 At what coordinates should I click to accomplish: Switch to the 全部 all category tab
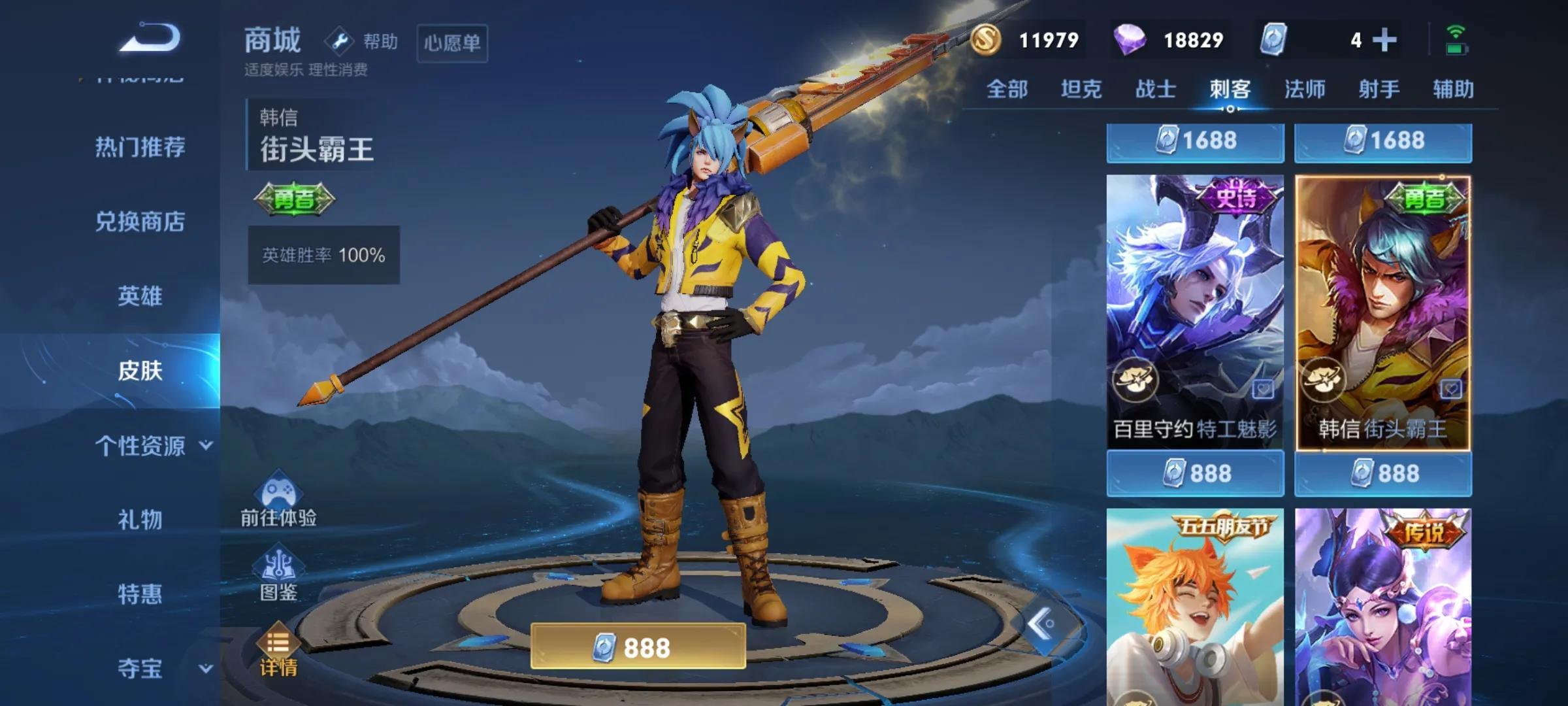pyautogui.click(x=1007, y=89)
